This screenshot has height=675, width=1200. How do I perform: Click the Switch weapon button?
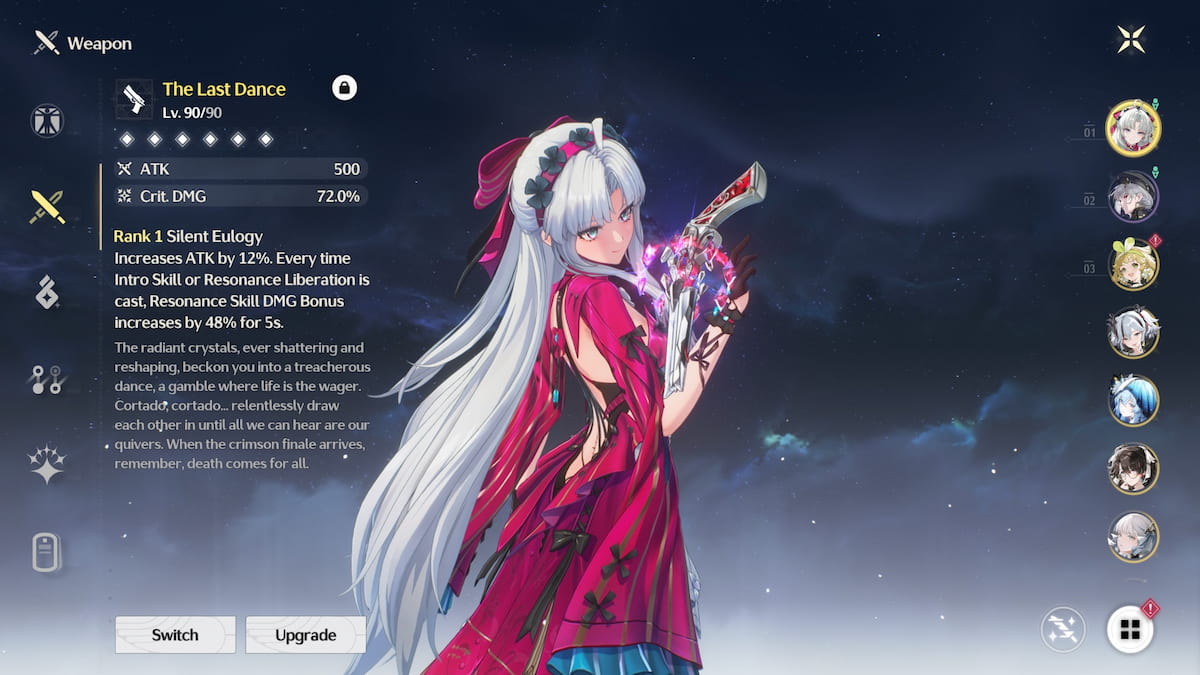[175, 635]
